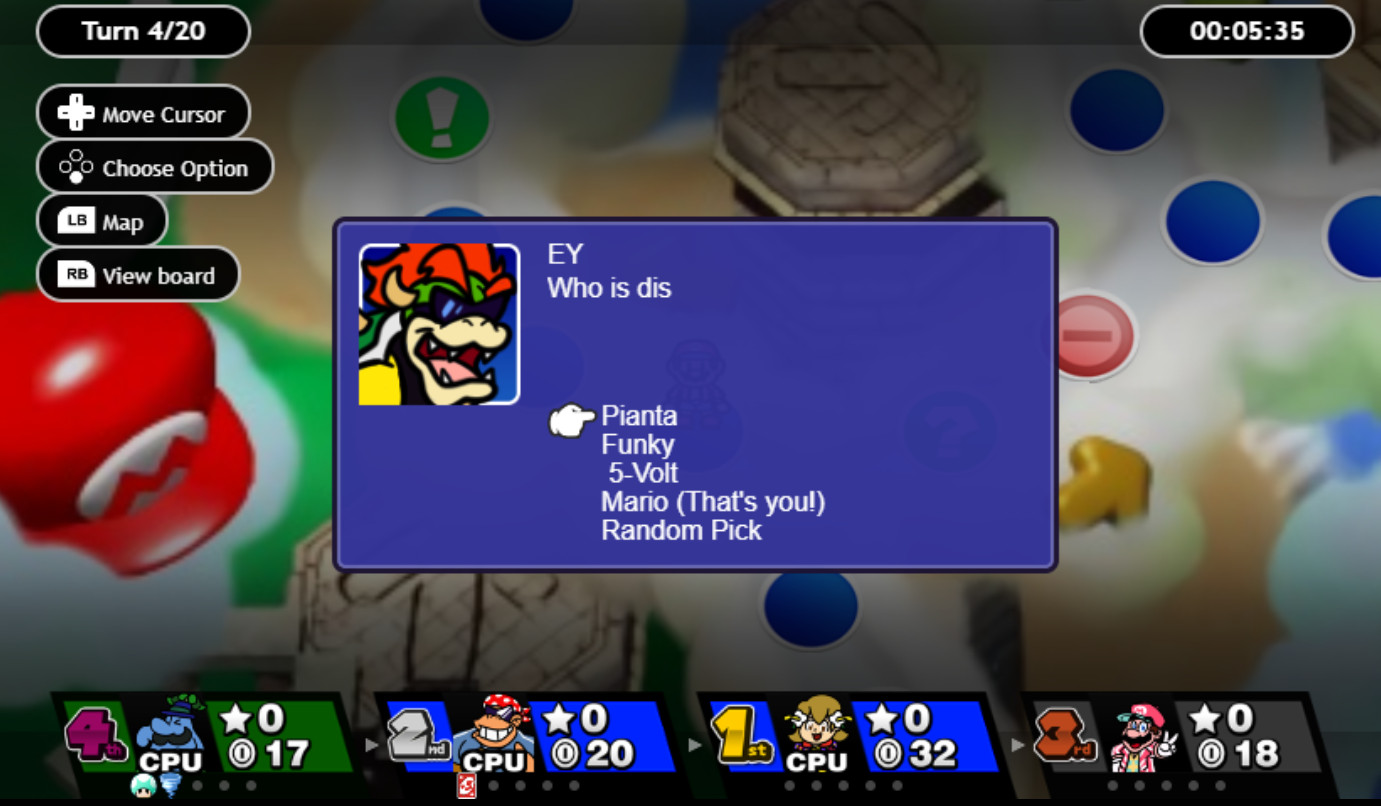Switch to View board via RB option
The image size is (1381, 806).
coord(138,273)
